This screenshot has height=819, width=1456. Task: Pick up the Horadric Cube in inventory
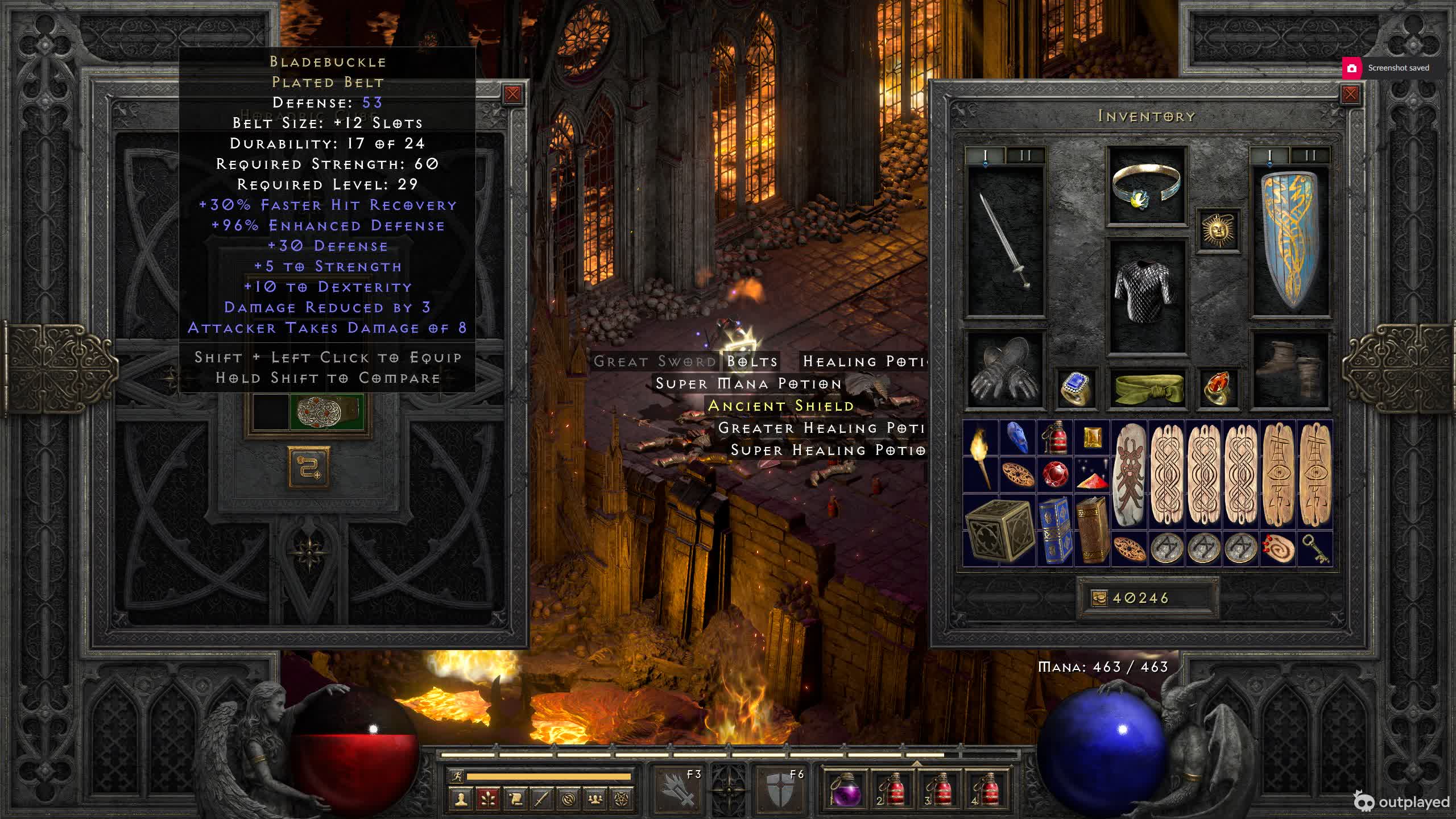point(999,530)
